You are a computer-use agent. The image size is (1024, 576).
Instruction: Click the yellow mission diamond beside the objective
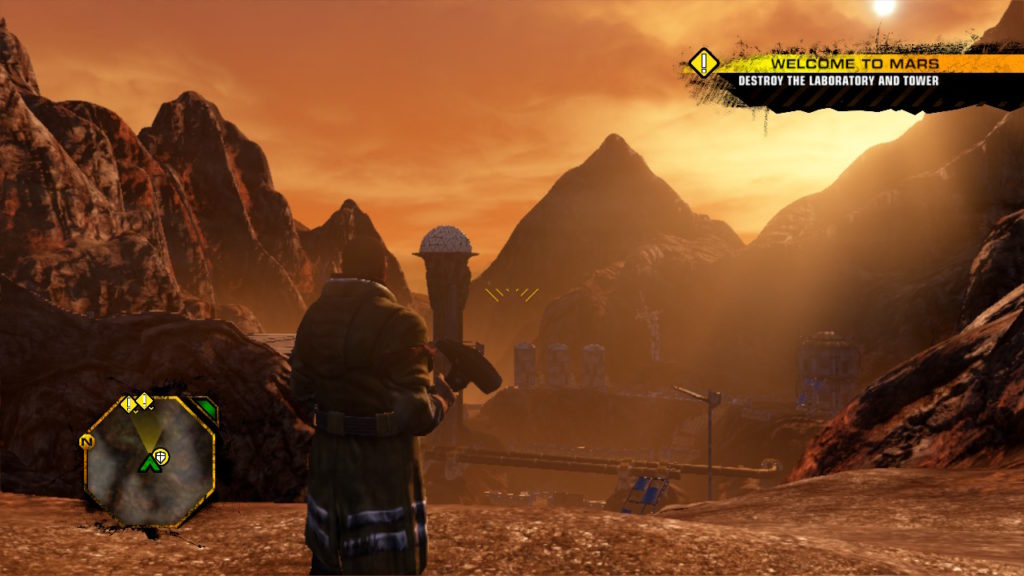click(703, 63)
